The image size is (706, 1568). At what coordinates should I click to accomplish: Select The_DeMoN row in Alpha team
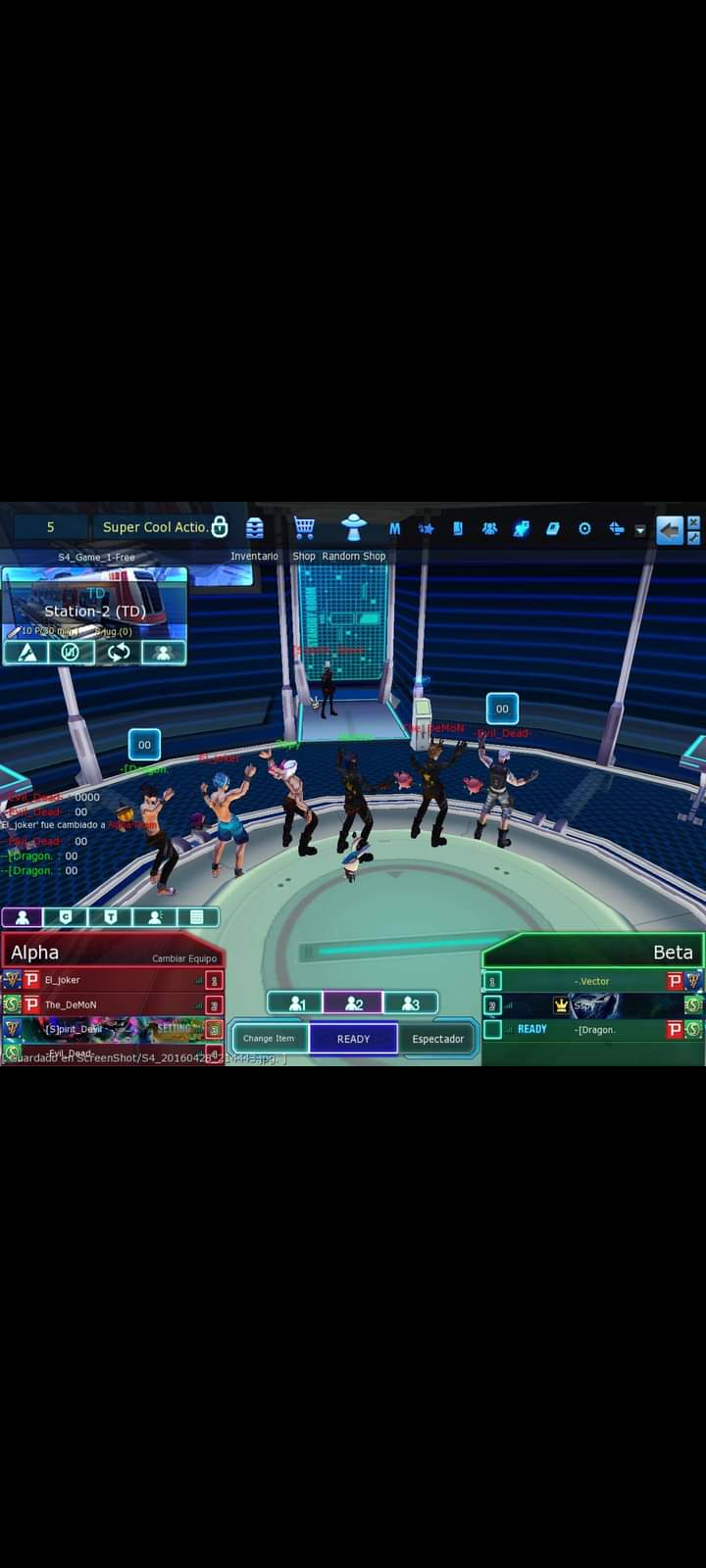click(x=118, y=1004)
